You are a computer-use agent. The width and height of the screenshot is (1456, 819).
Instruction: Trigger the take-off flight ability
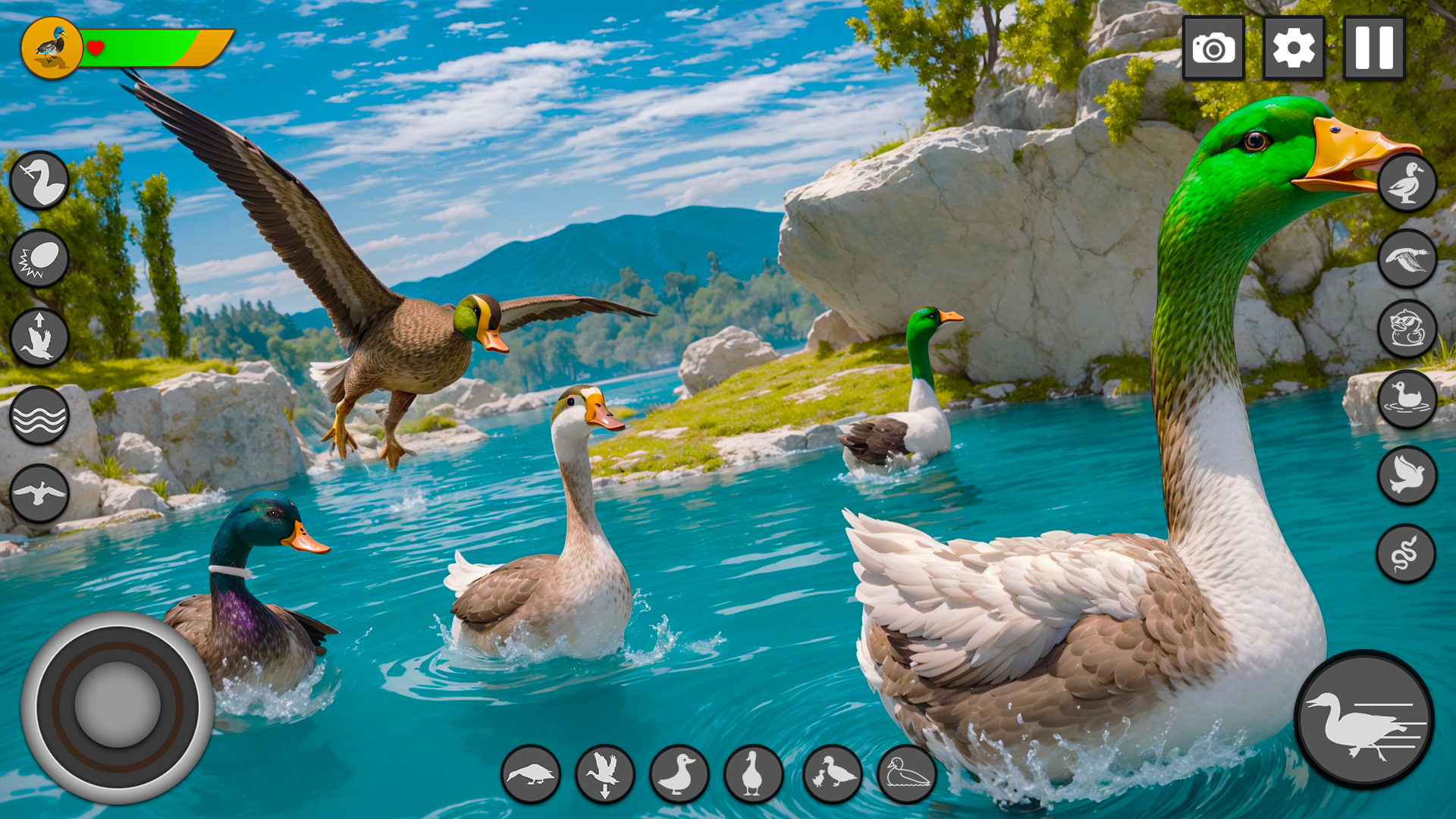point(39,336)
